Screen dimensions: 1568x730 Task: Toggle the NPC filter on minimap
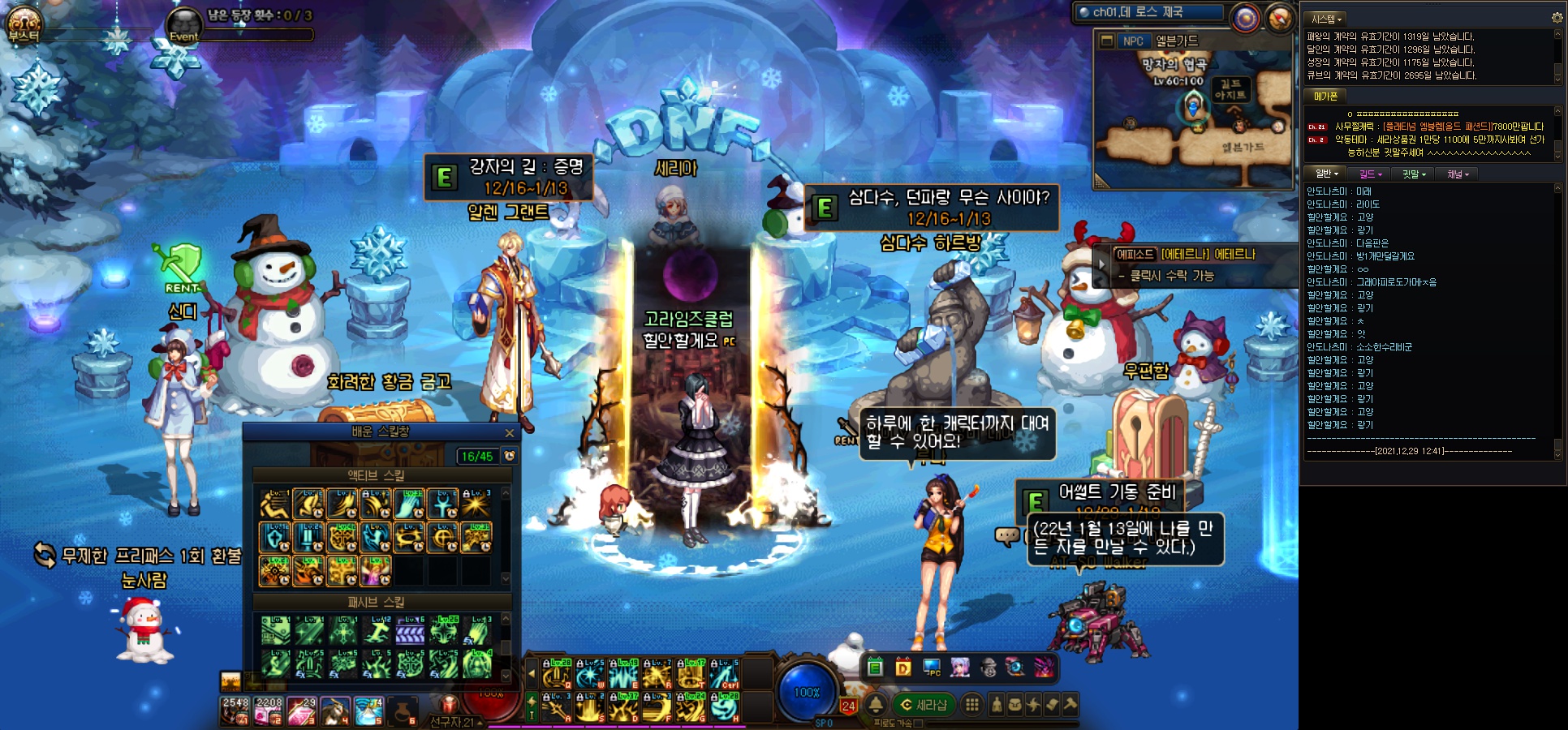[1133, 41]
